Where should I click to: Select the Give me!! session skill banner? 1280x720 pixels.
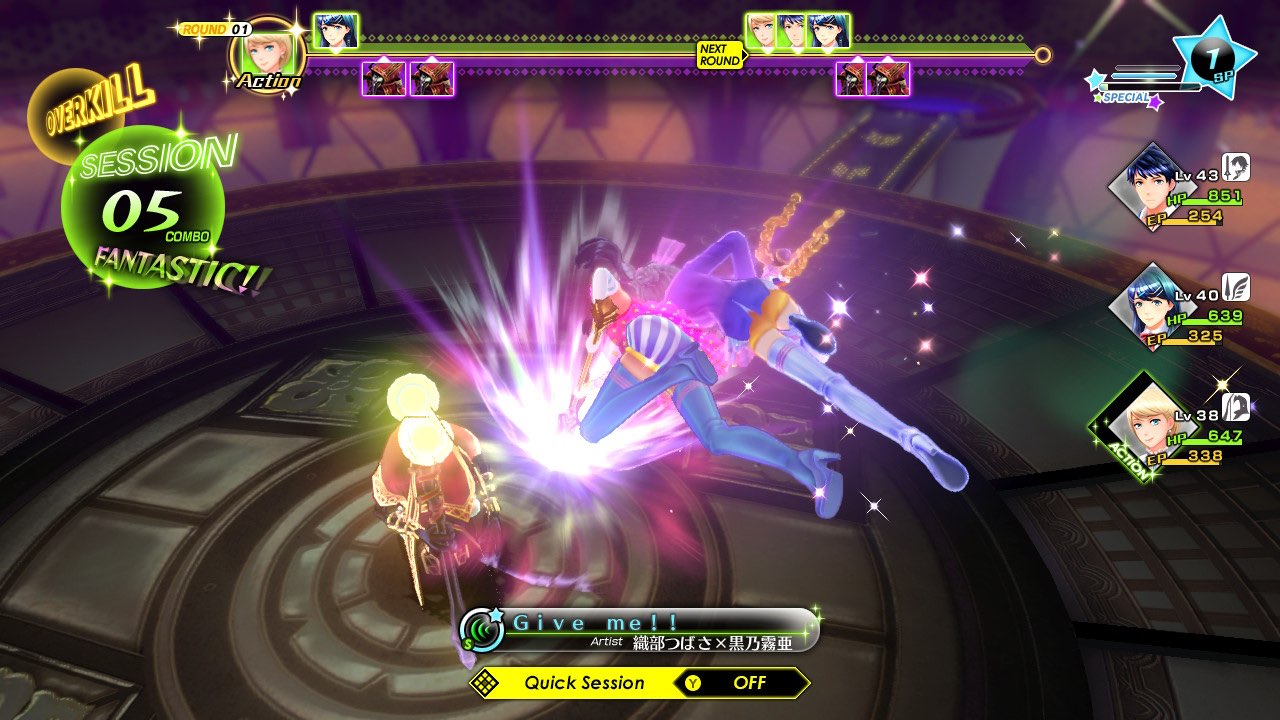coord(640,631)
